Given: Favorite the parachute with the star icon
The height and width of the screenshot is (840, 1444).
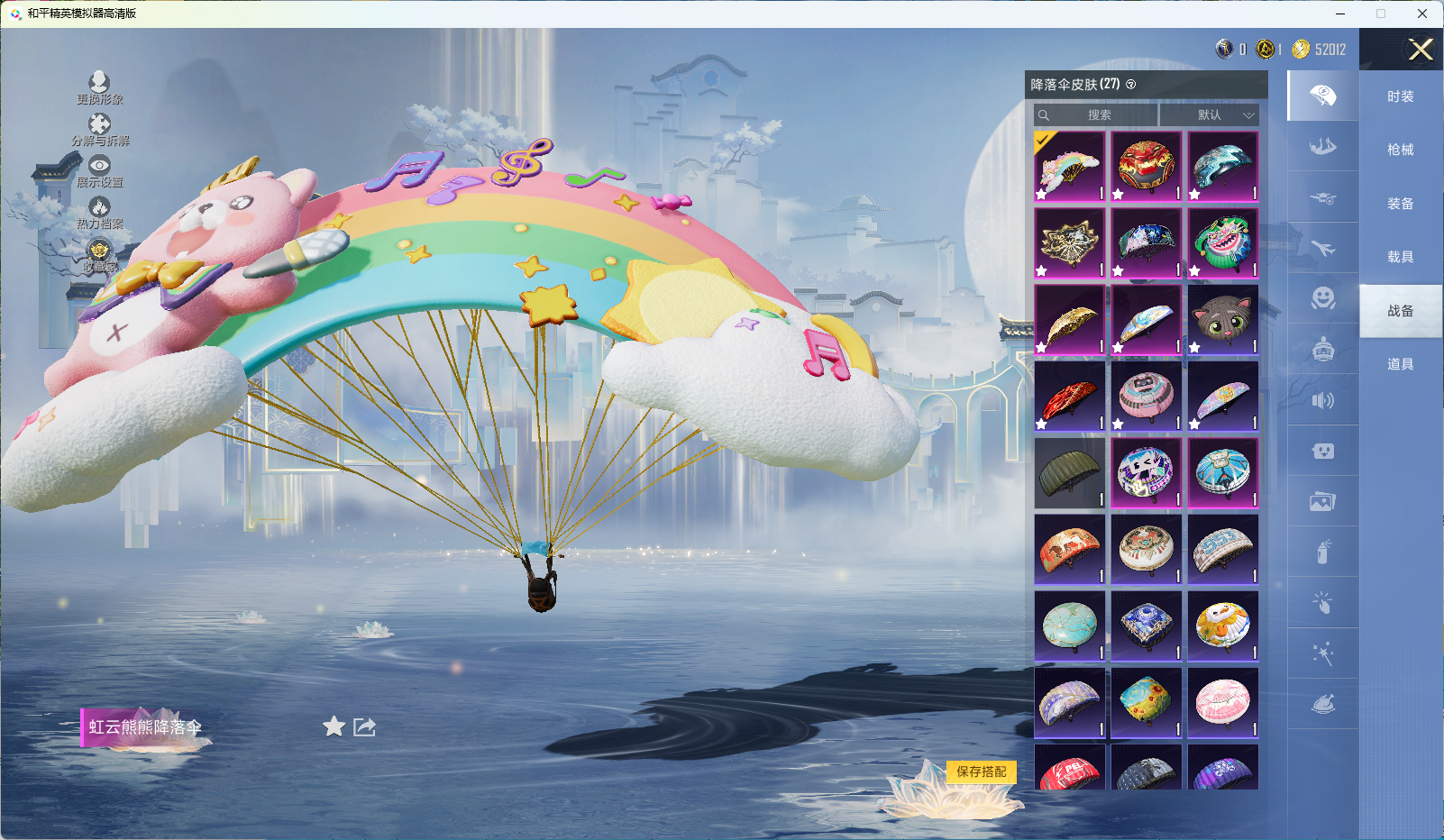Looking at the screenshot, I should click(x=334, y=726).
